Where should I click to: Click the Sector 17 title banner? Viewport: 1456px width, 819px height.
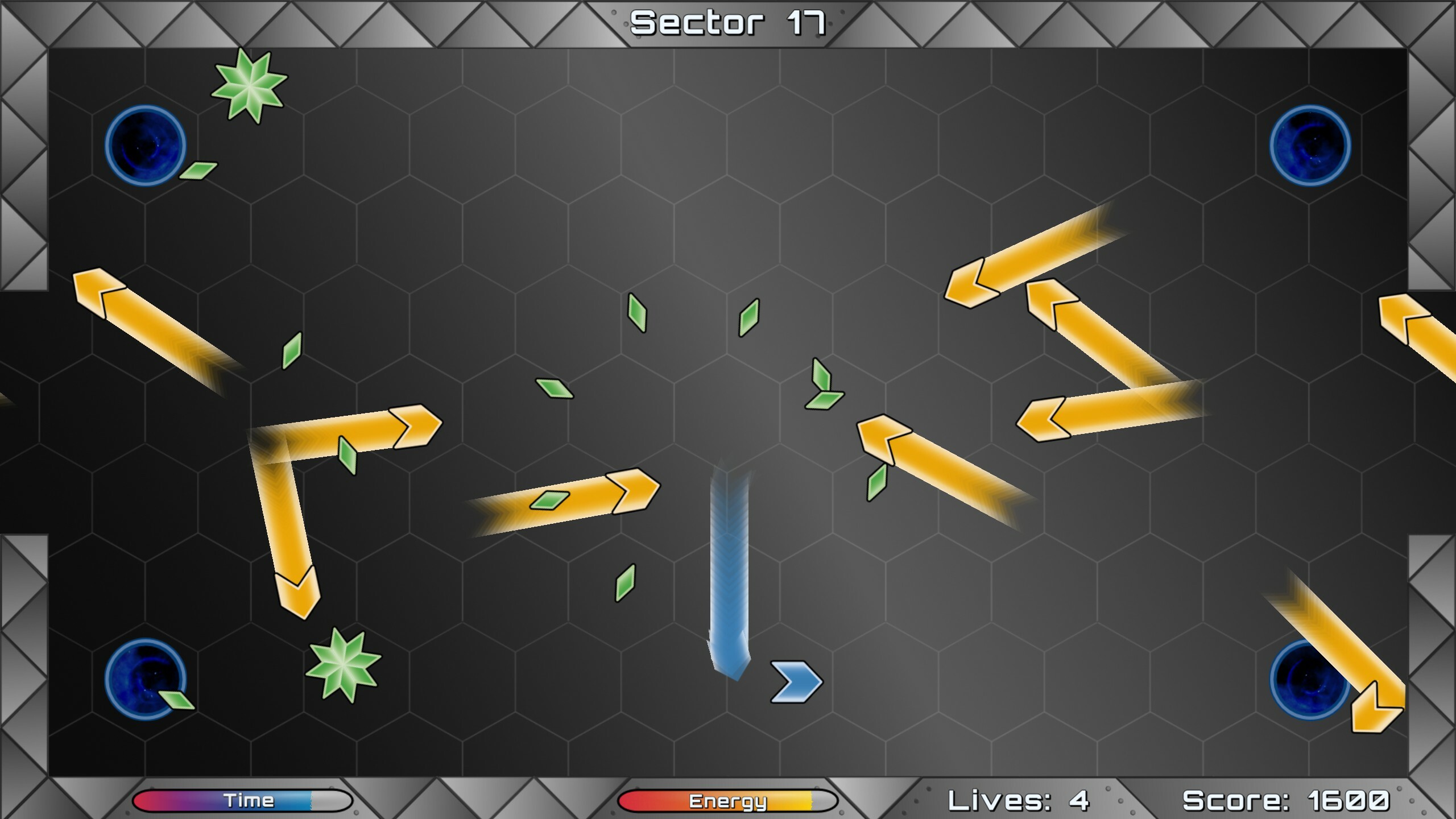click(x=728, y=23)
